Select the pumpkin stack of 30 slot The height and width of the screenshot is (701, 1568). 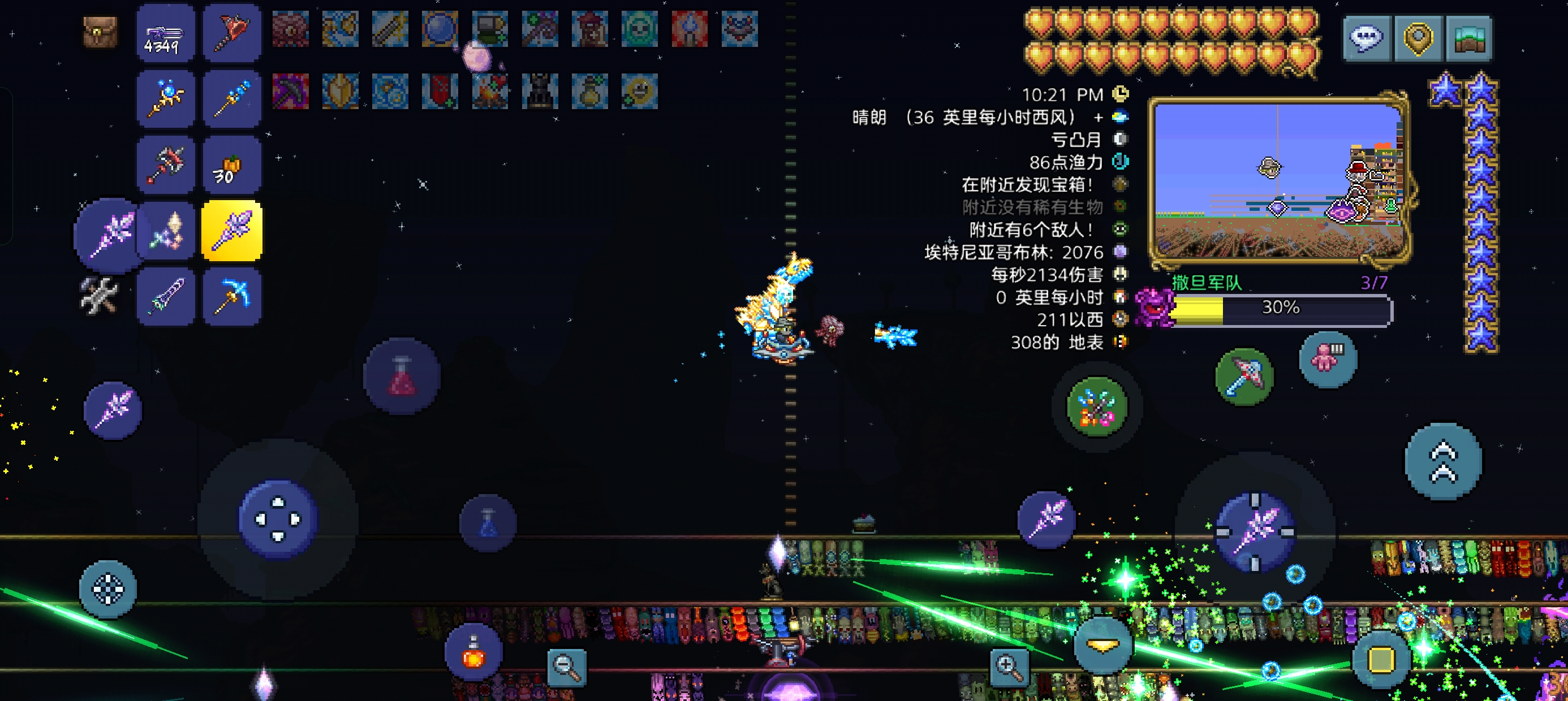click(231, 166)
